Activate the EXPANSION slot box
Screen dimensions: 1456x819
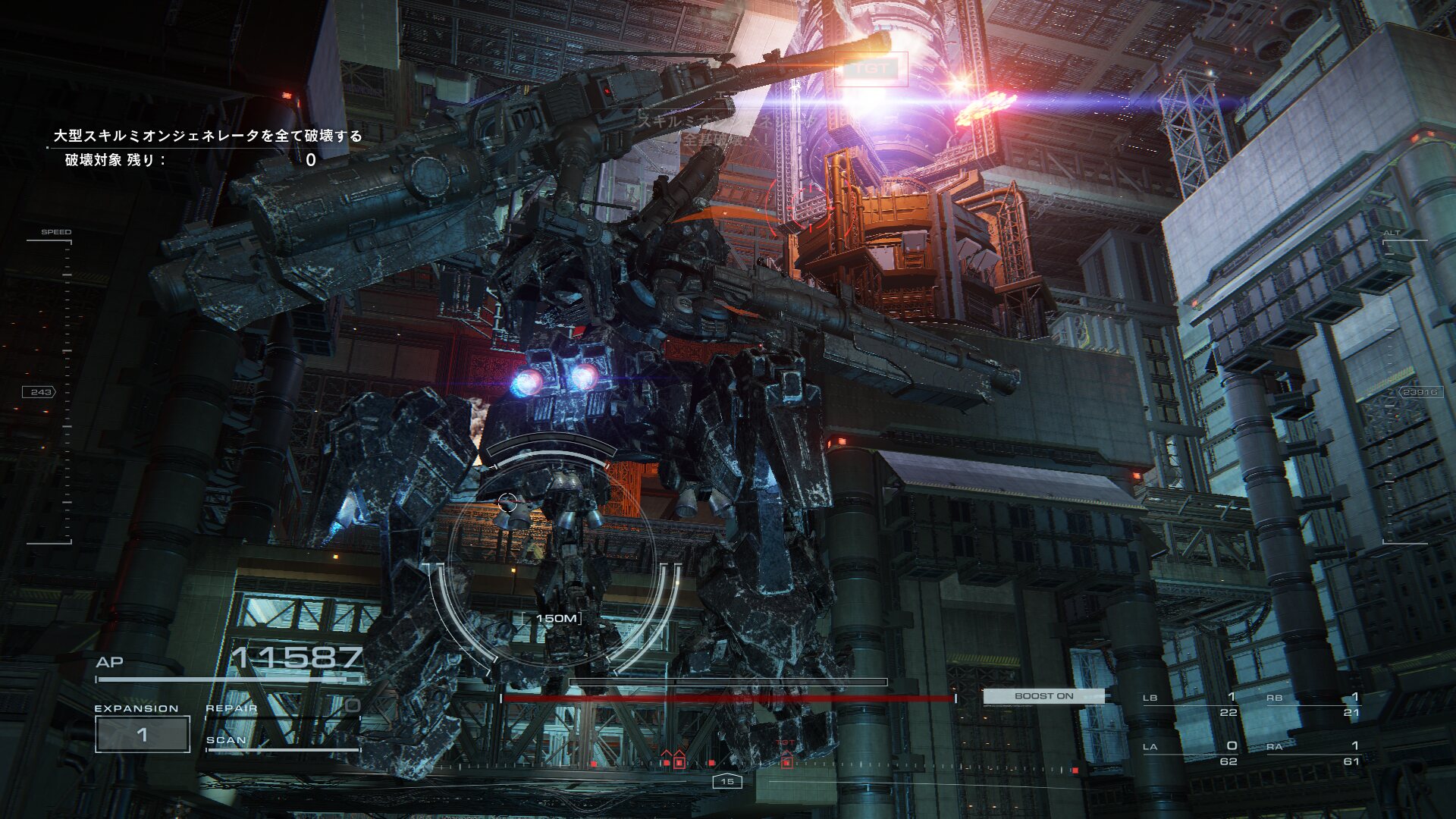(x=143, y=734)
